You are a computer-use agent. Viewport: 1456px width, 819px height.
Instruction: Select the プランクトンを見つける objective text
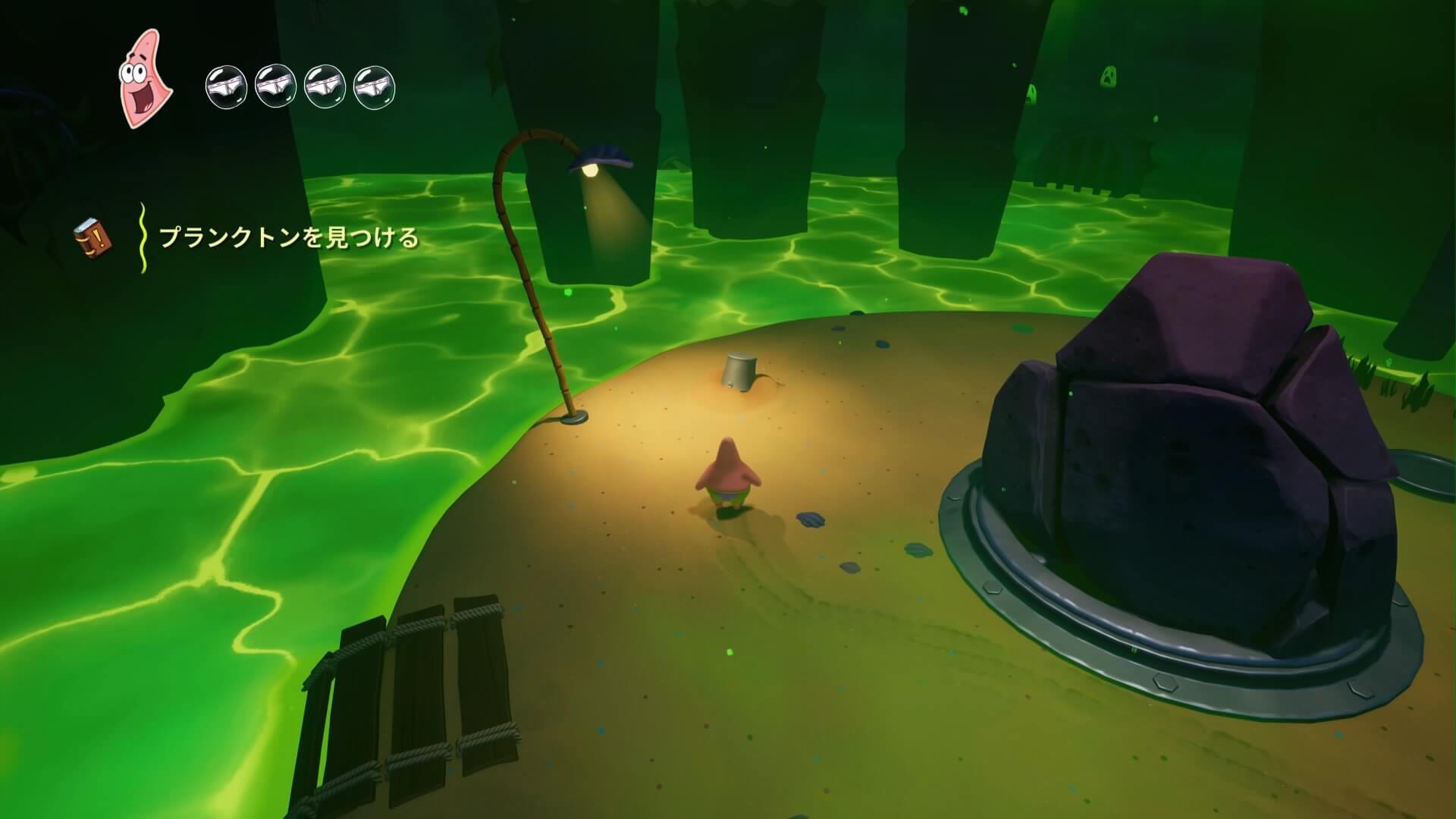click(289, 238)
